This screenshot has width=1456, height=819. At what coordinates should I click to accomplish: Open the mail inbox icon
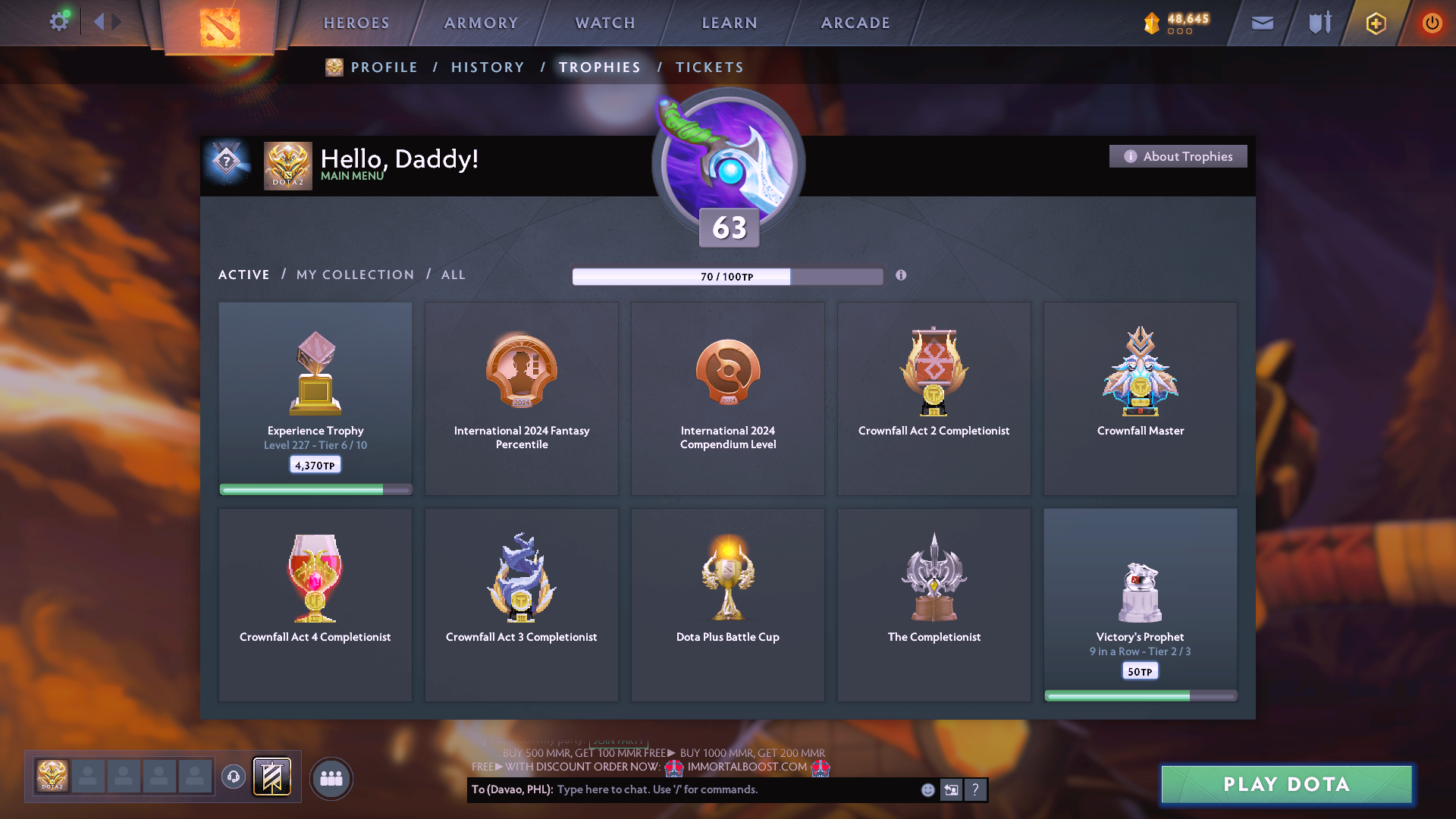coord(1262,24)
